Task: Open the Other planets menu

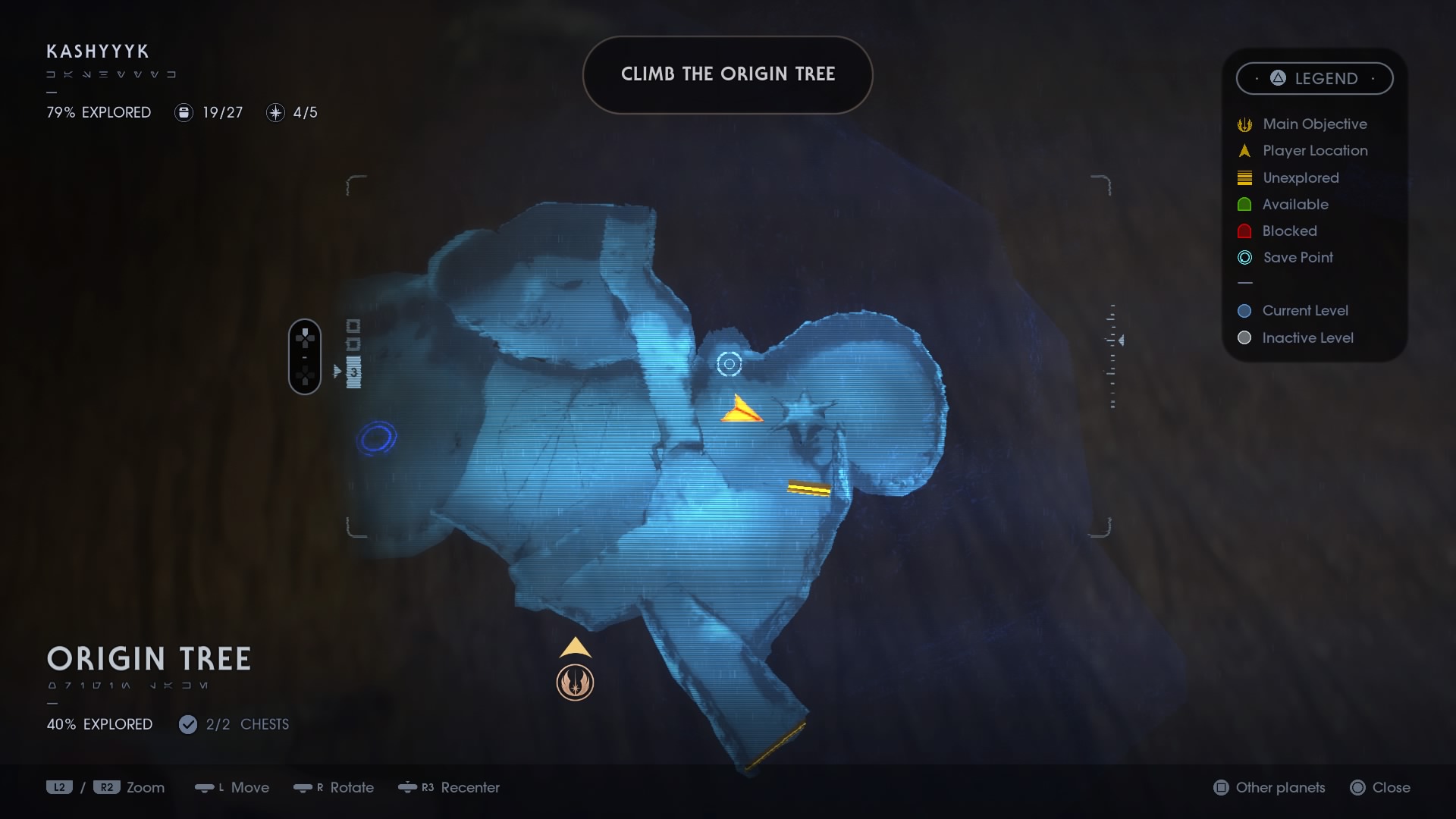Action: pyautogui.click(x=1269, y=788)
